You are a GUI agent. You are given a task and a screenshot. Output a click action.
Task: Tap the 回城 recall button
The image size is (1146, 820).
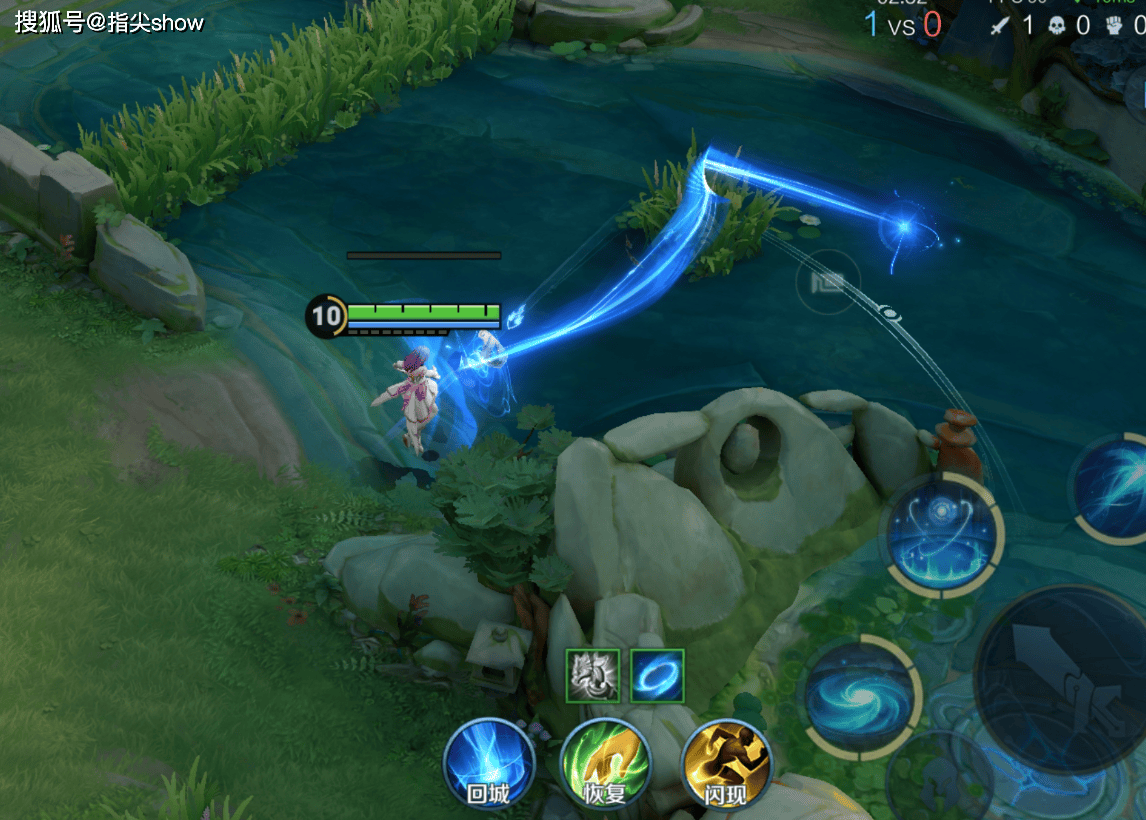pos(489,764)
